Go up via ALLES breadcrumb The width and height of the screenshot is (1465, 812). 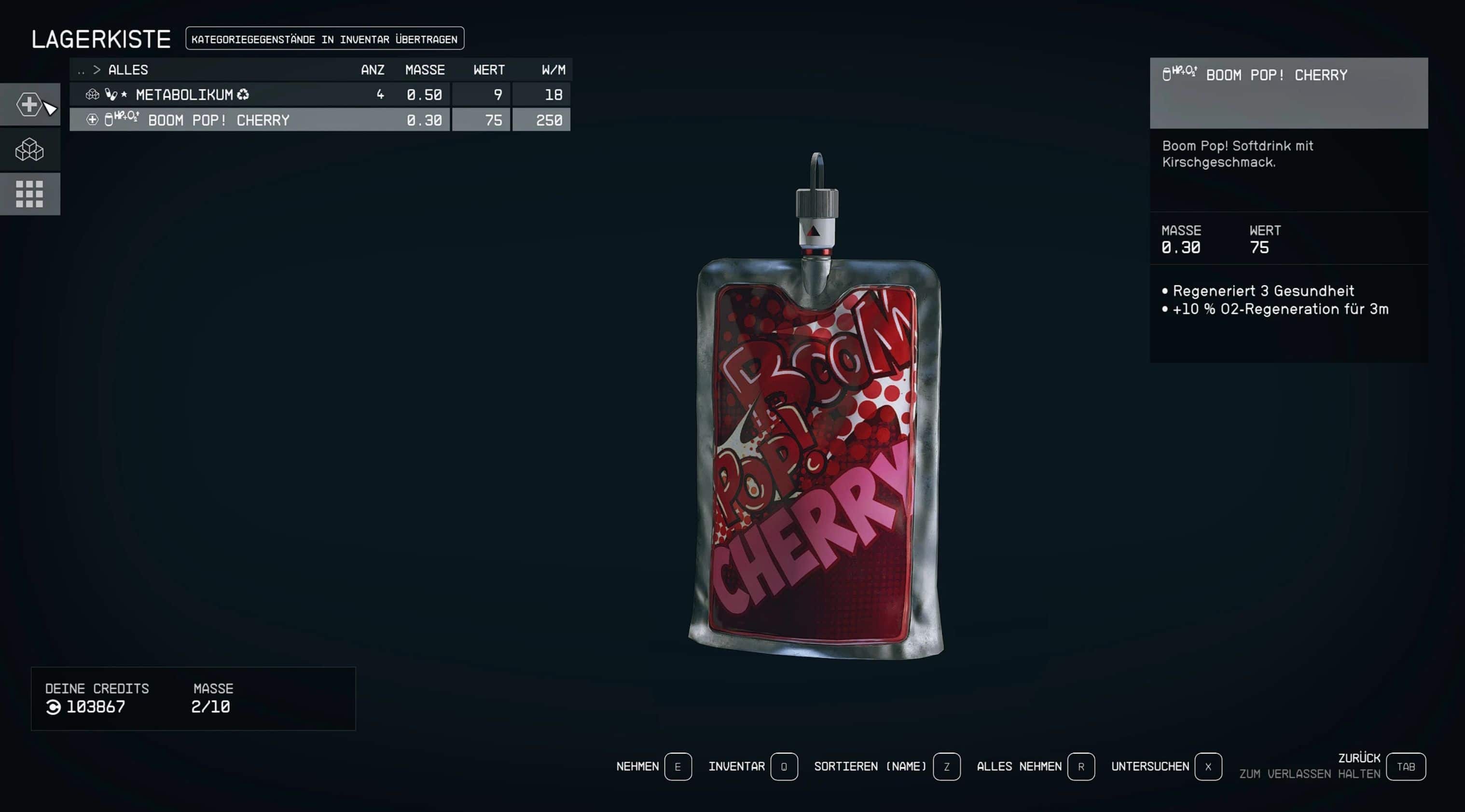(x=128, y=70)
